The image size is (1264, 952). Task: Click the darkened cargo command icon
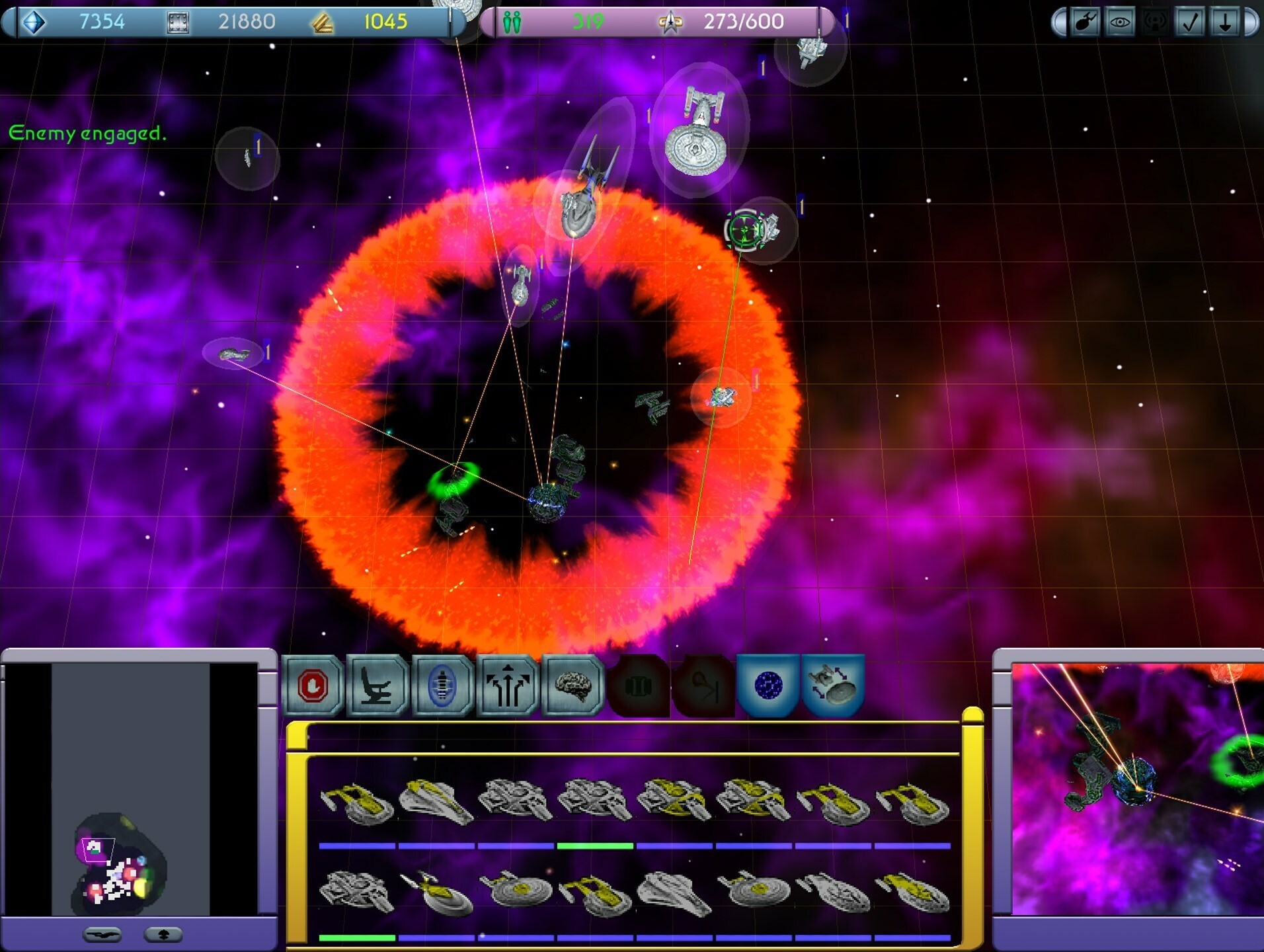[x=636, y=686]
